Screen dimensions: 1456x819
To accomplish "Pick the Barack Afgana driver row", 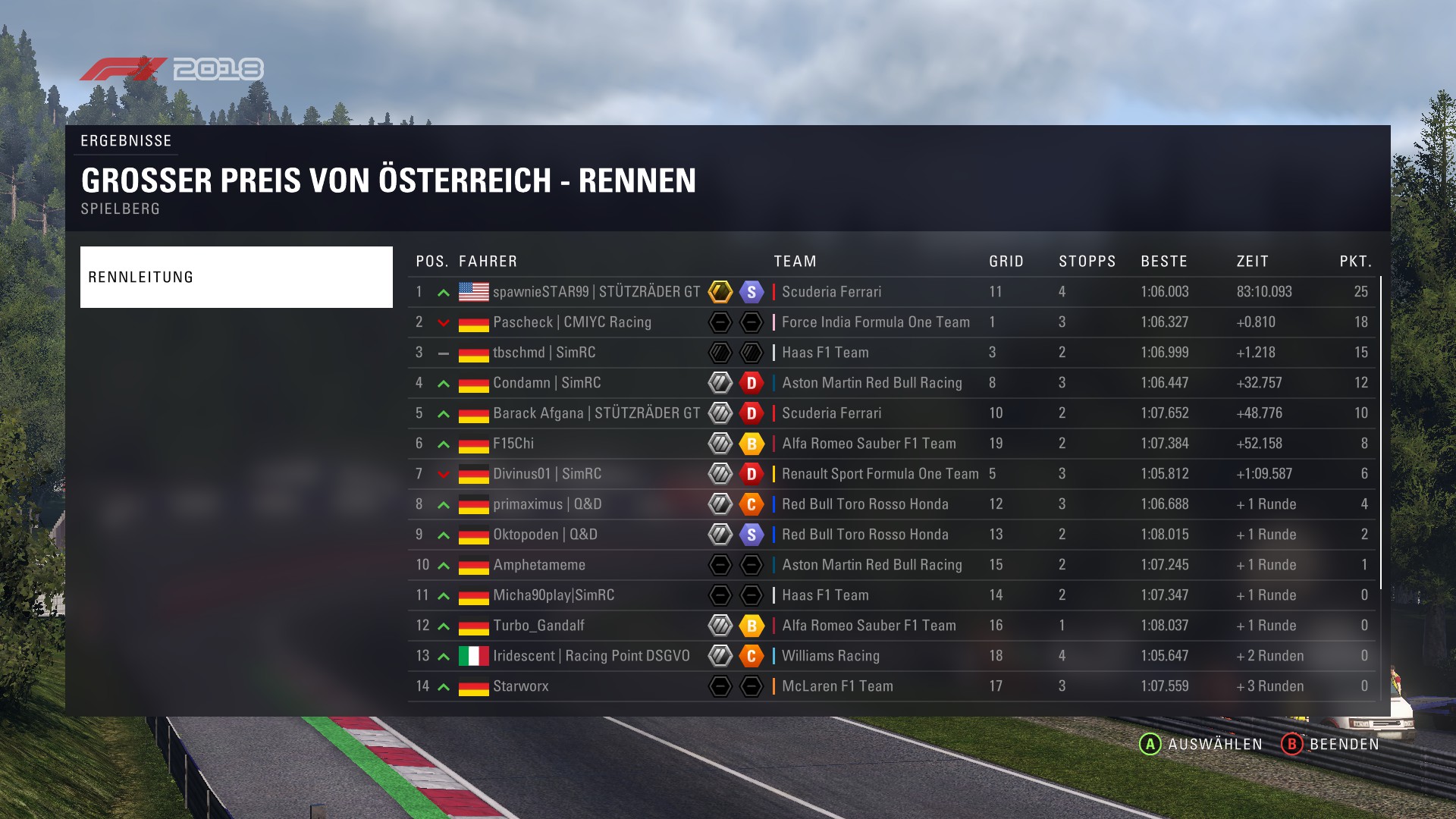I will 596,413.
